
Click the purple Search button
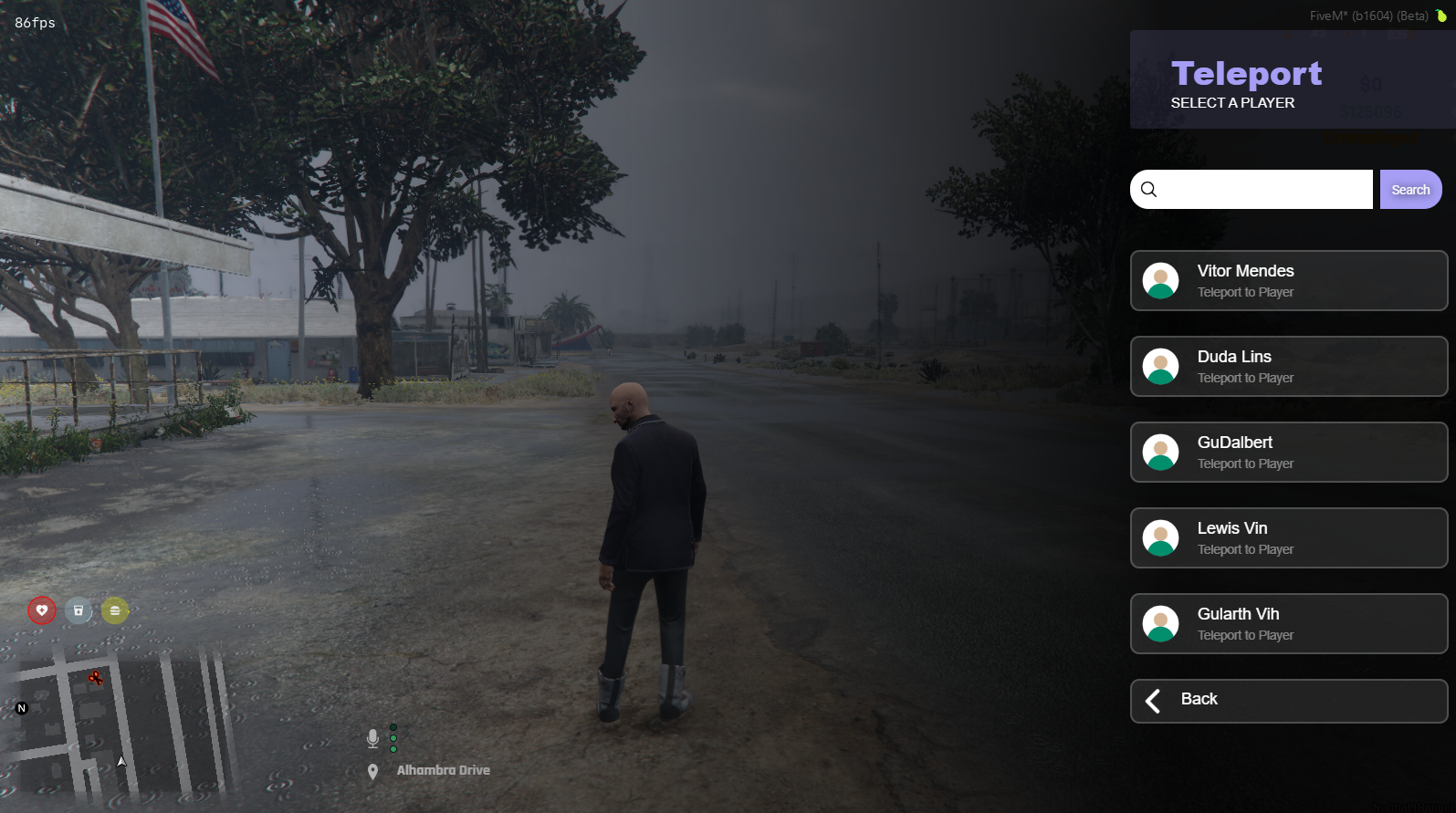click(1410, 190)
